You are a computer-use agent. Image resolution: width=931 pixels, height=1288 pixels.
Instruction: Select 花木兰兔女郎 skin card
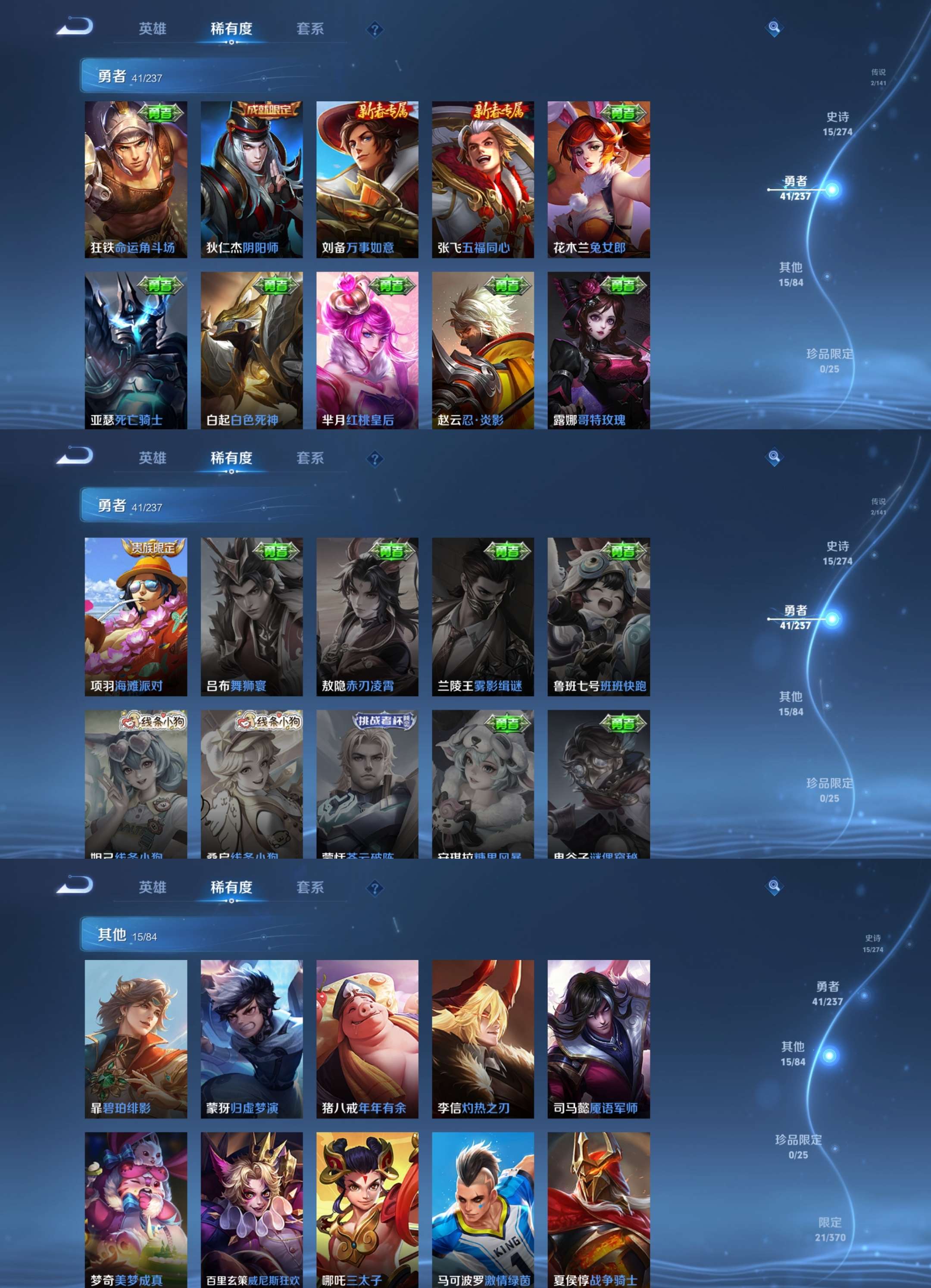(598, 179)
